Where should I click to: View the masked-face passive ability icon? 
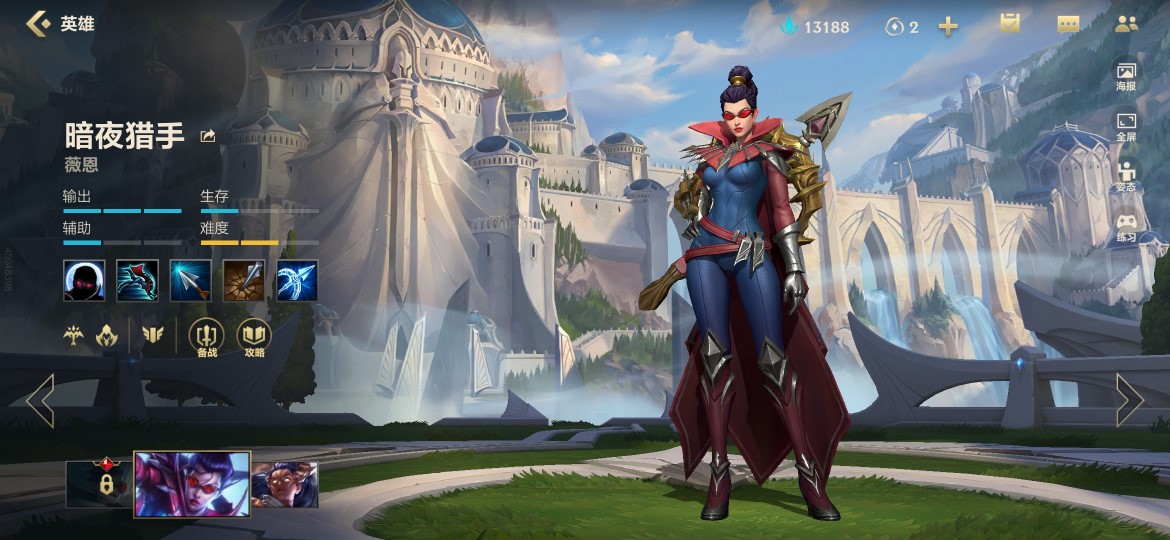pyautogui.click(x=84, y=281)
